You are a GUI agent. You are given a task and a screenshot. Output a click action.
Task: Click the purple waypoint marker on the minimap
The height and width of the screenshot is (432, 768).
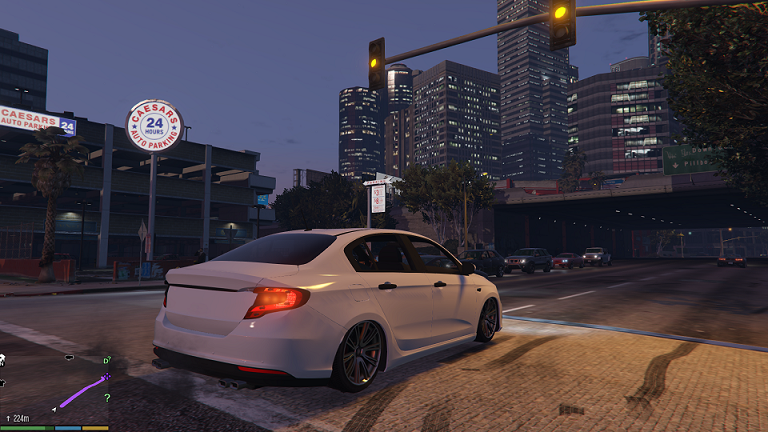[107, 377]
